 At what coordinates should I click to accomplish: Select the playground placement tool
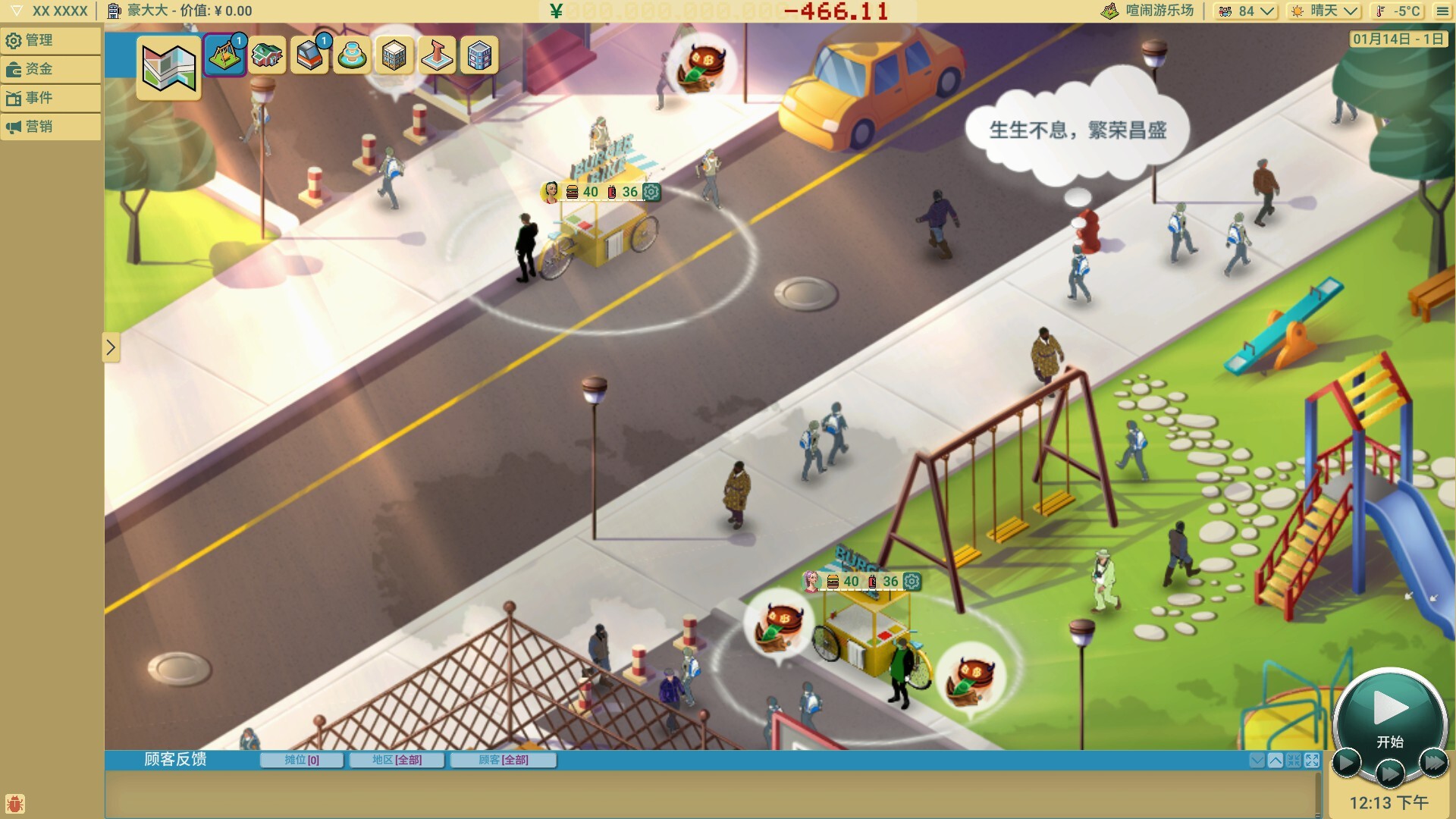[225, 55]
